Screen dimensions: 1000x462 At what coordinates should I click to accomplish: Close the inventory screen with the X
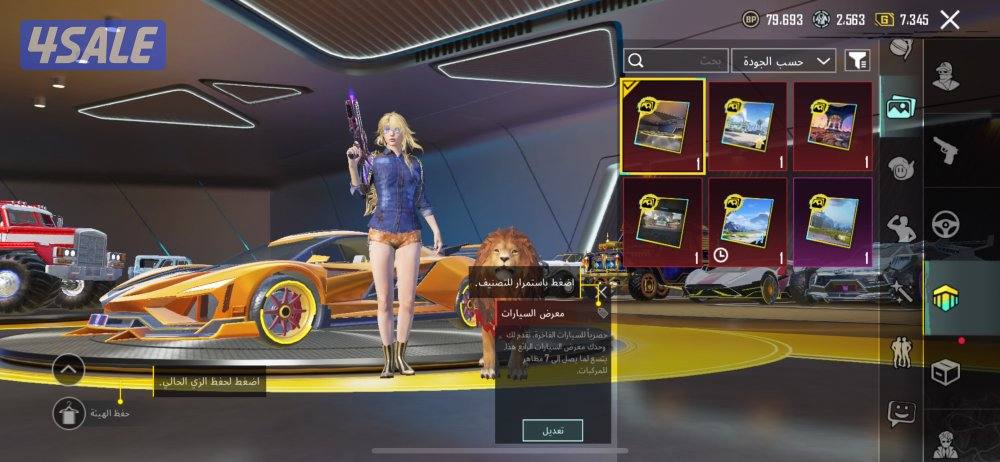950,19
